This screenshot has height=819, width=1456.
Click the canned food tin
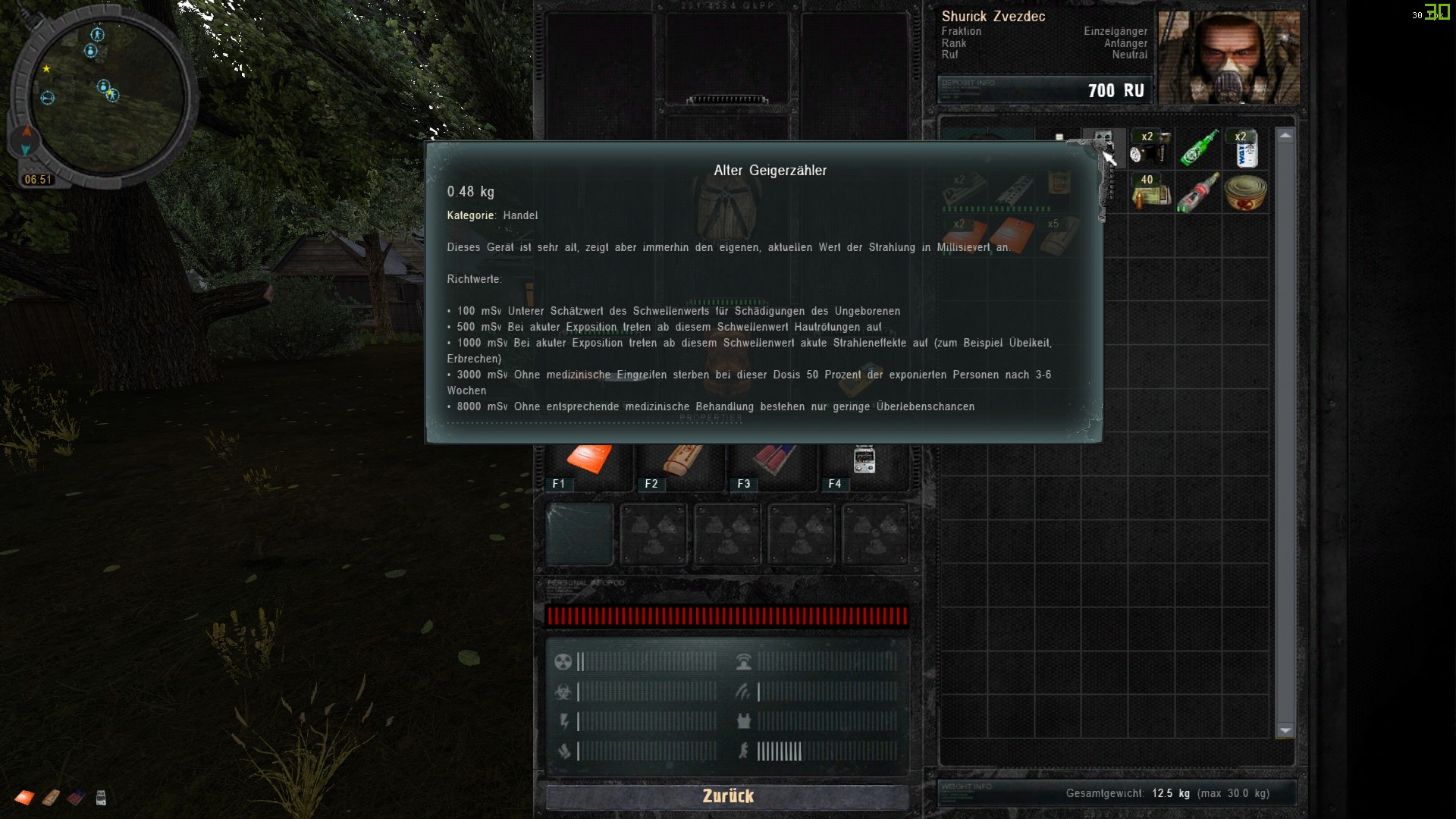click(1246, 193)
